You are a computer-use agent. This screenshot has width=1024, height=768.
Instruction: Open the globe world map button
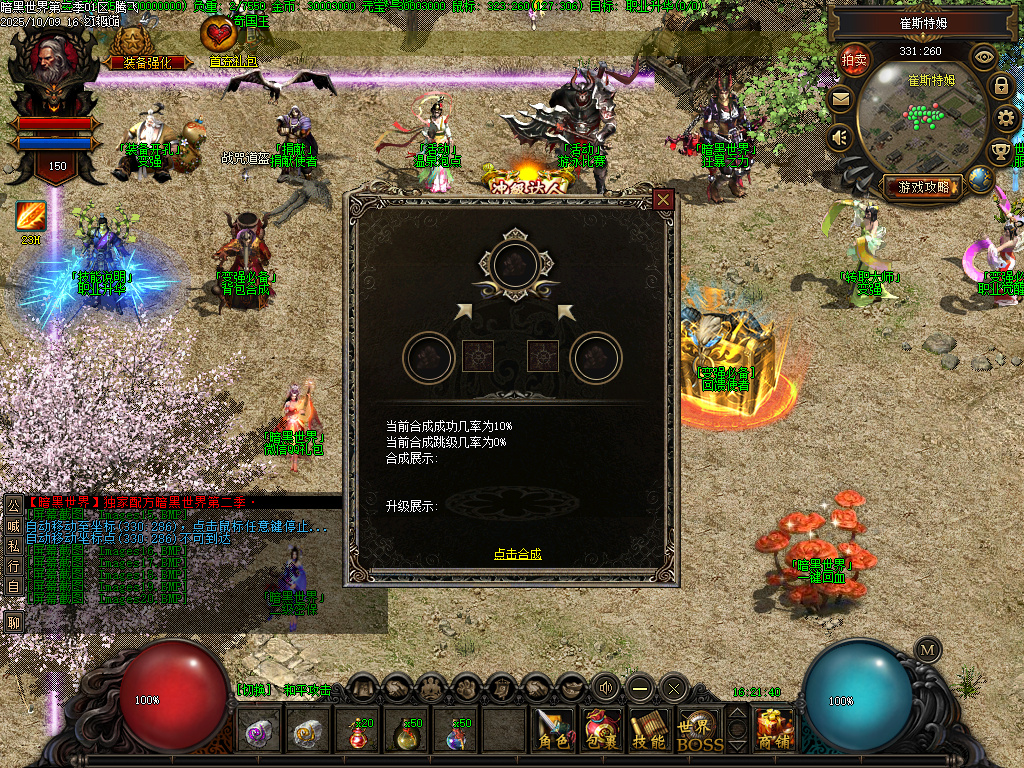[x=981, y=180]
